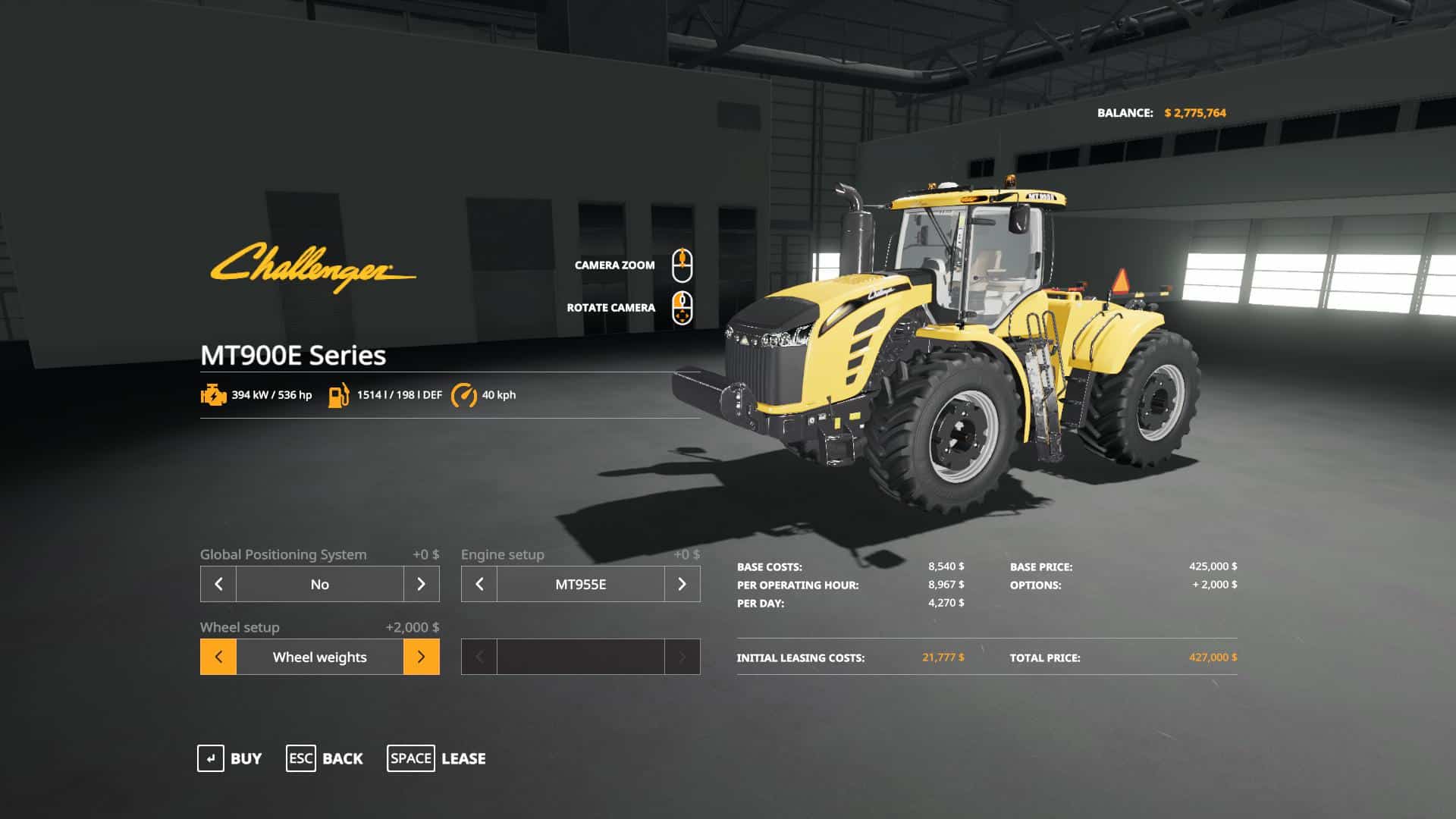Switch to previous Engine setup option
This screenshot has width=1456, height=819.
click(479, 584)
